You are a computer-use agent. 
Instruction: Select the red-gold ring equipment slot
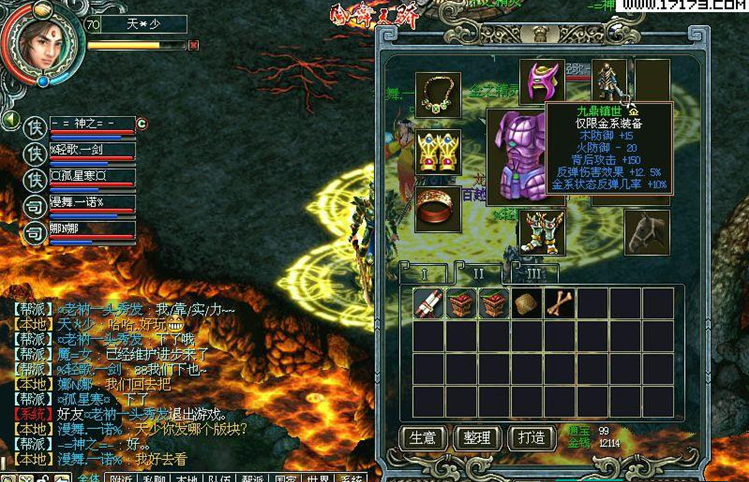point(438,208)
